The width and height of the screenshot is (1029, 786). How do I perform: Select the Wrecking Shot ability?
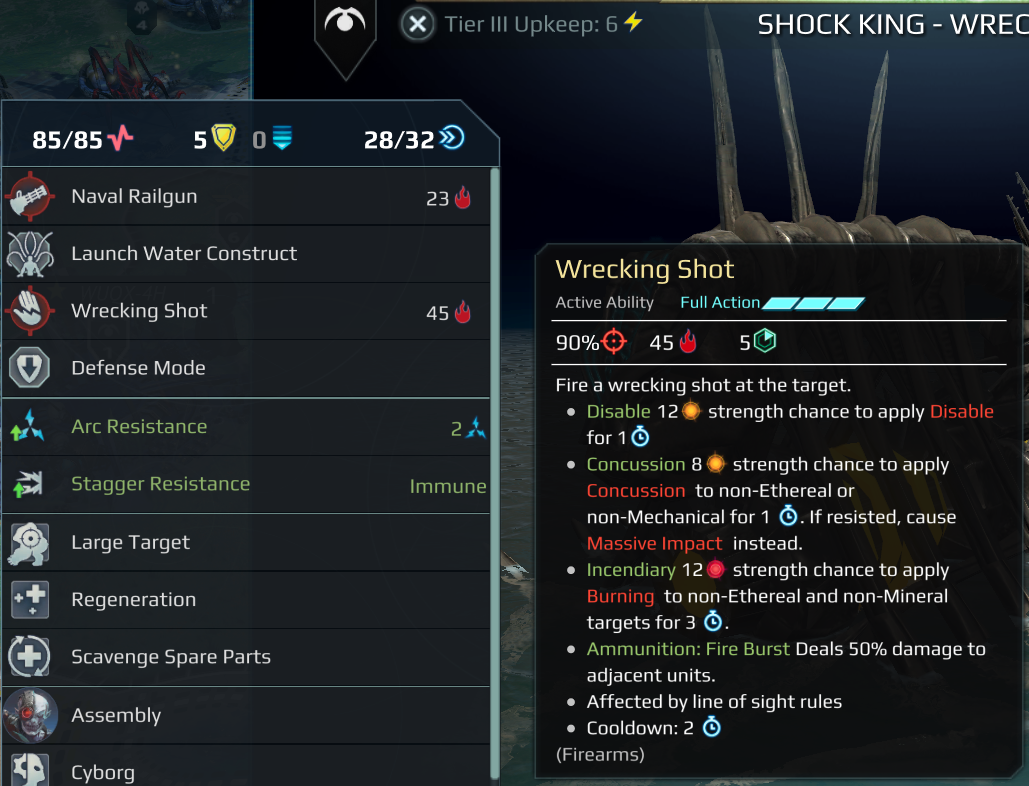click(240, 311)
